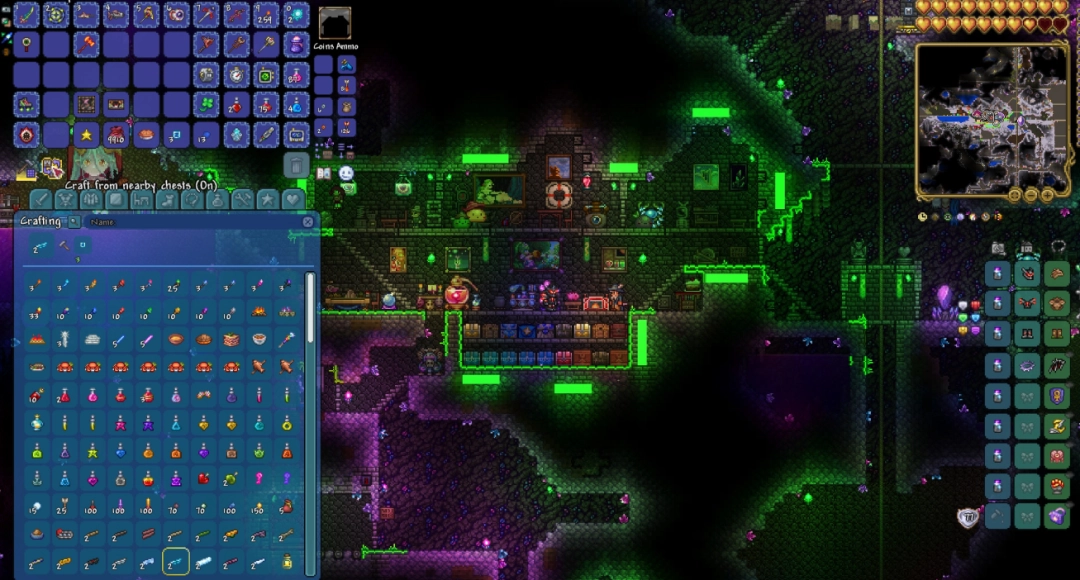Viewport: 1080px width, 580px height.
Task: Toggle the defense shield icon
Action: click(967, 517)
